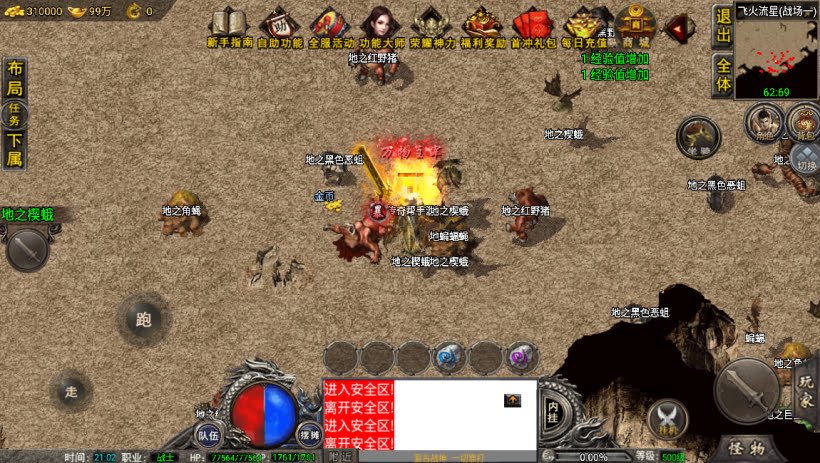This screenshot has height=463, width=820.
Task: Open the 新手指南 beginner guide
Action: click(x=231, y=27)
